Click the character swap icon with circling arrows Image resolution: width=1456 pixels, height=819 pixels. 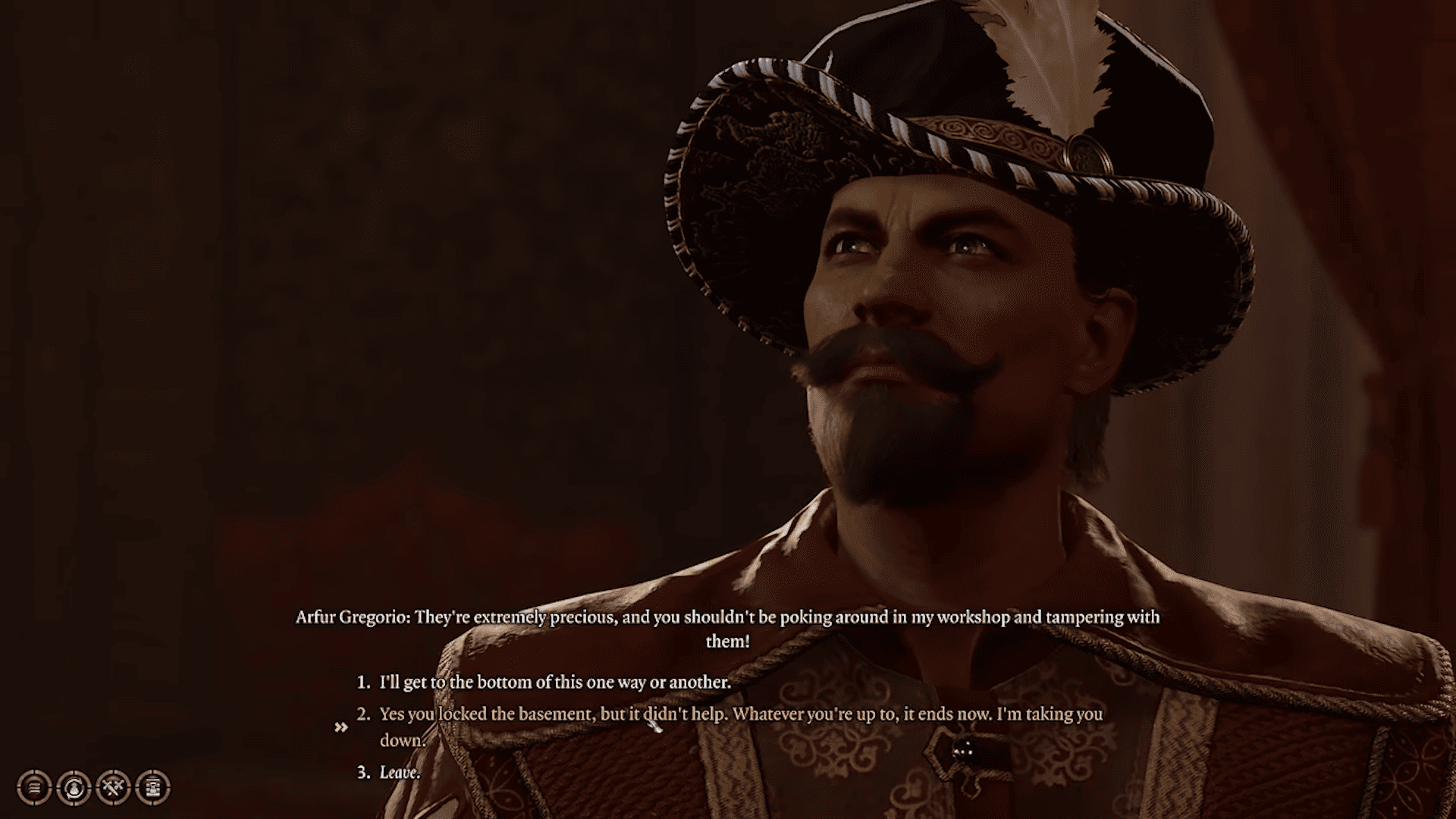(x=74, y=788)
